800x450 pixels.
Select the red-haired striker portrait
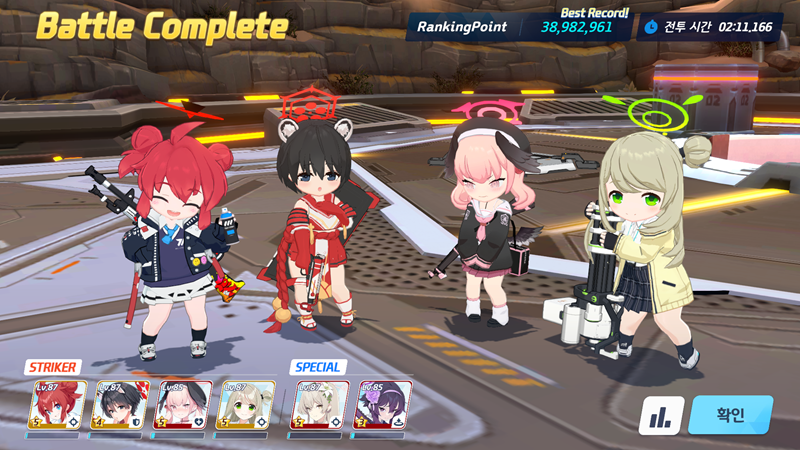57,405
